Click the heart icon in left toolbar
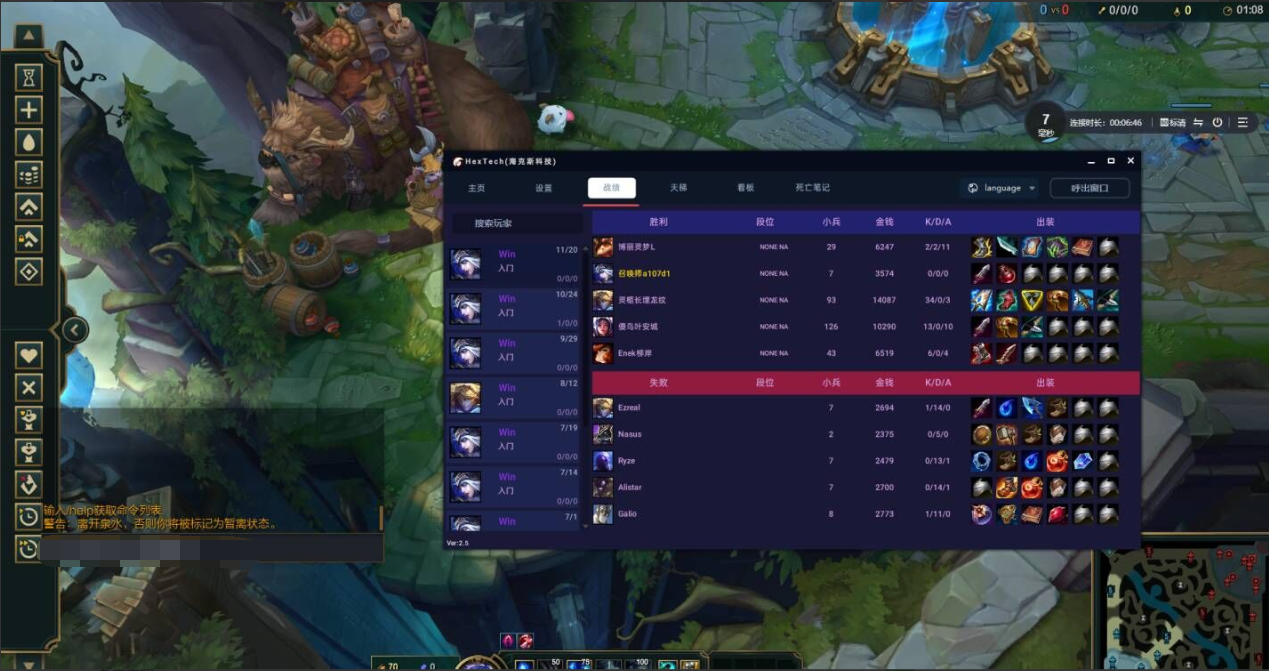Image resolution: width=1269 pixels, height=671 pixels. point(29,355)
